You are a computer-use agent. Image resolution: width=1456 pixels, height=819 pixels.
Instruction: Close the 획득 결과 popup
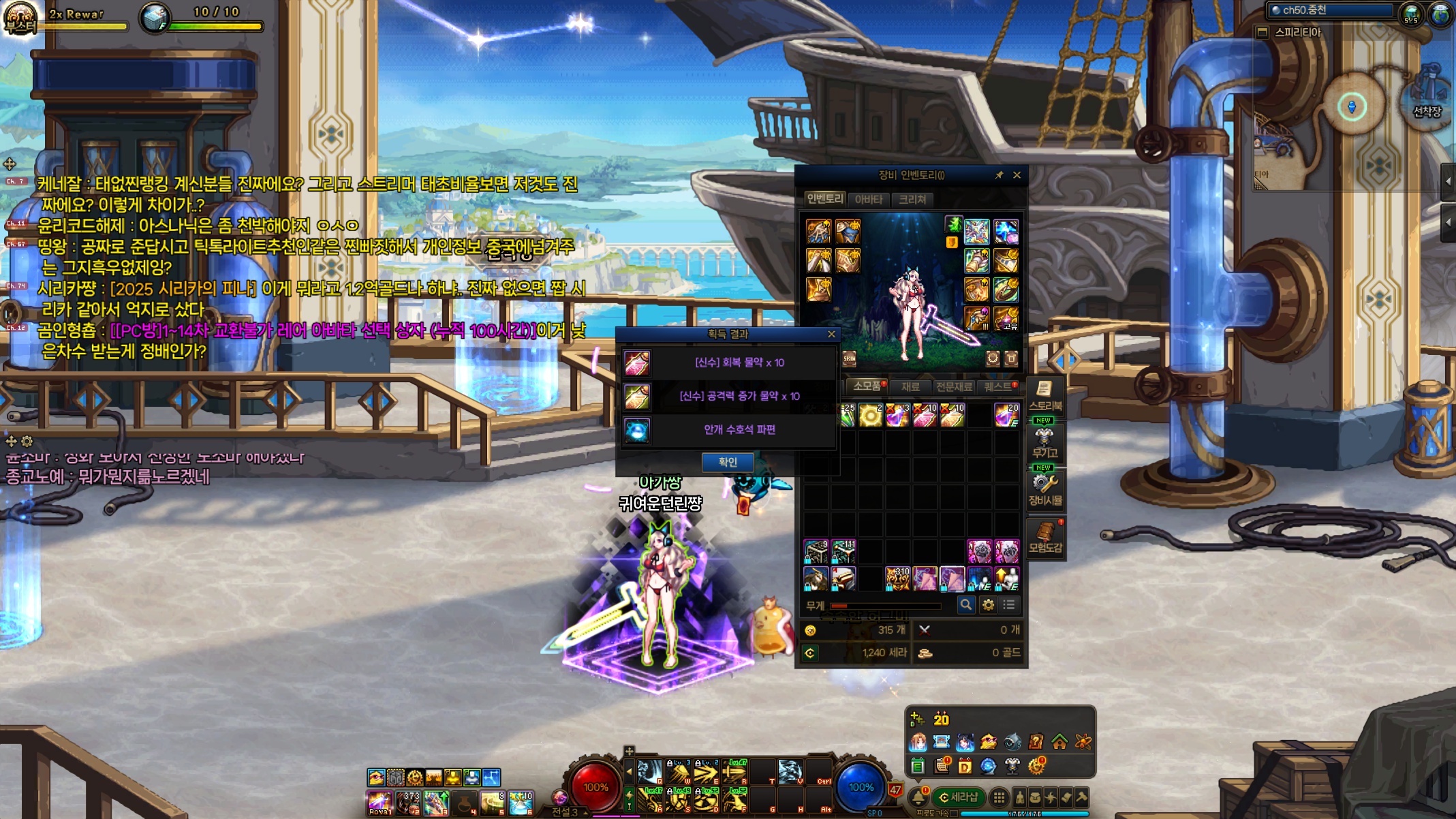click(x=831, y=334)
